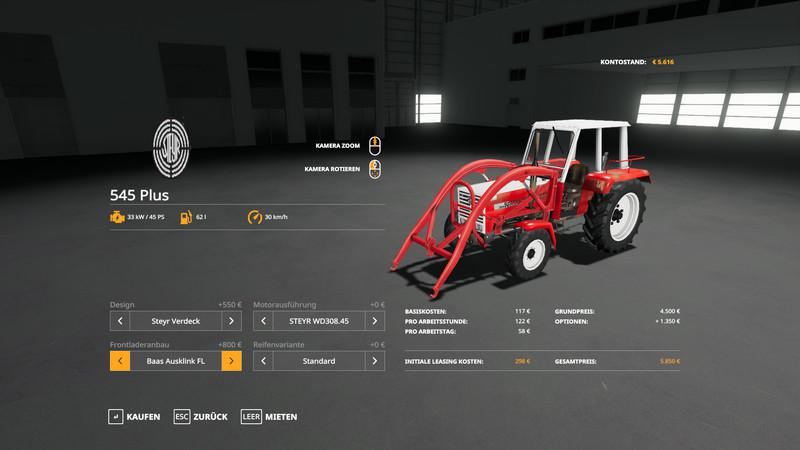800x450 pixels.
Task: Cycle Reifenvariante to previous tire option
Action: [264, 360]
